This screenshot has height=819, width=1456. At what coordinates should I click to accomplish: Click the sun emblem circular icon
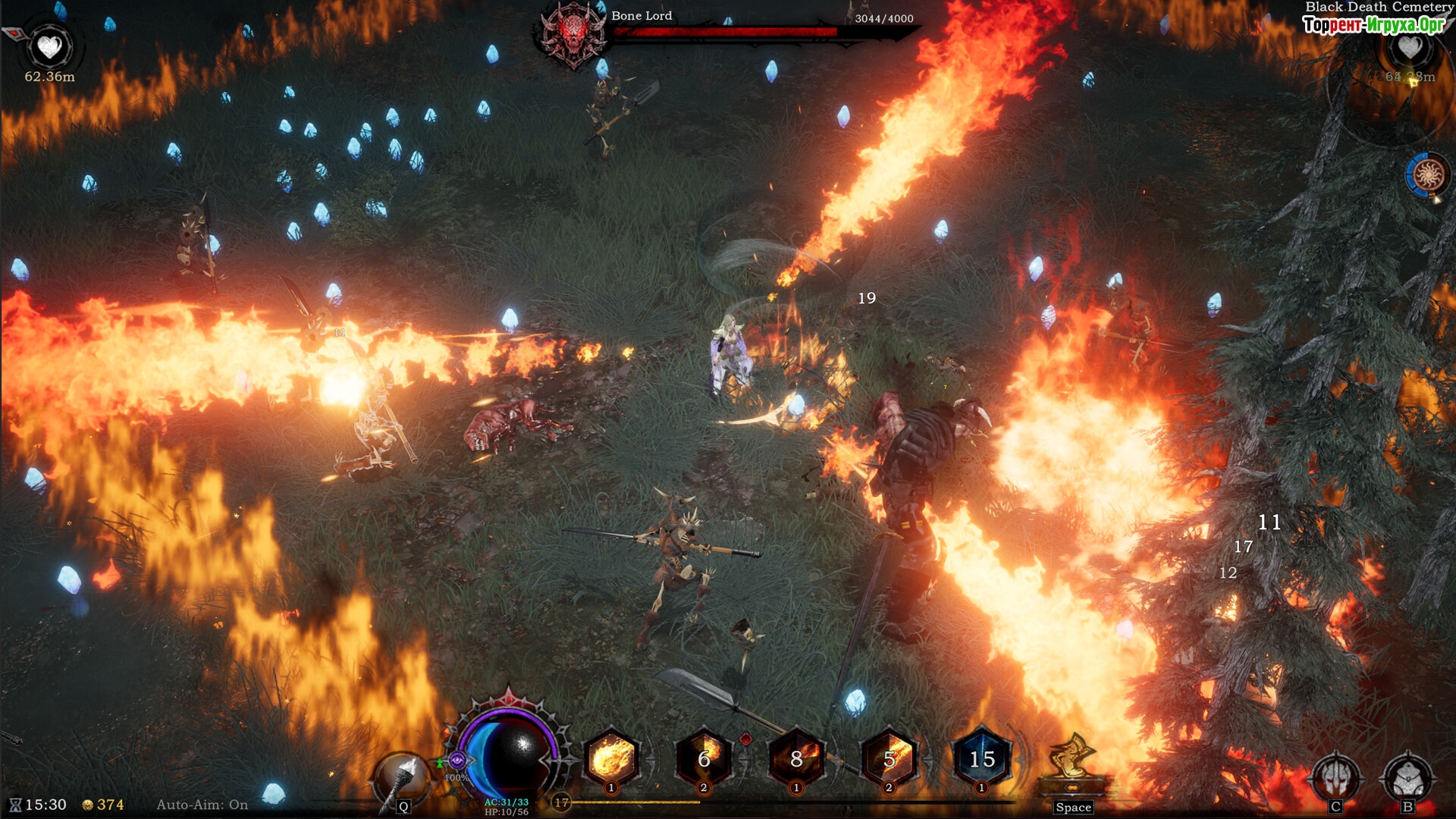click(x=1428, y=175)
